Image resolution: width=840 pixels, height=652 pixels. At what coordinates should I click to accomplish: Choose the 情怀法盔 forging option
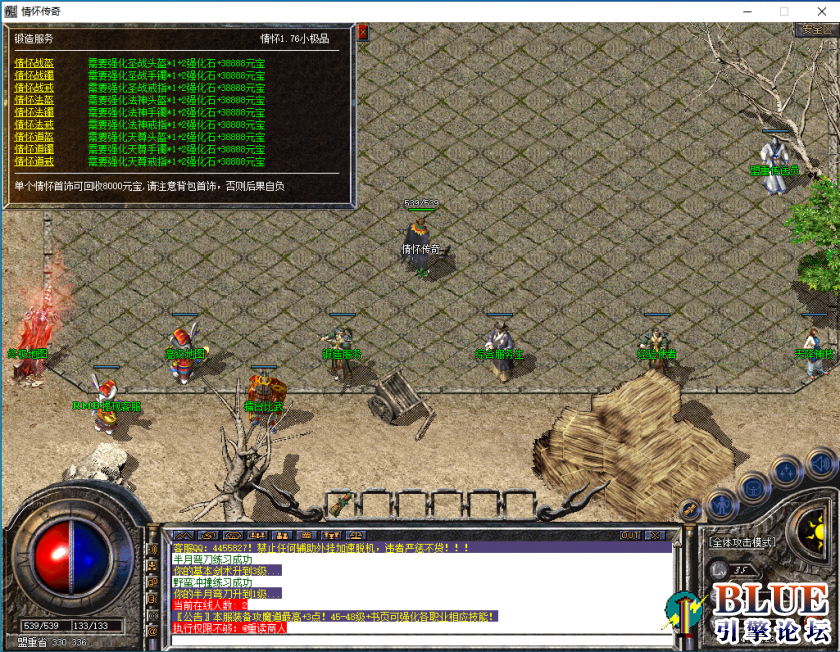pos(34,100)
